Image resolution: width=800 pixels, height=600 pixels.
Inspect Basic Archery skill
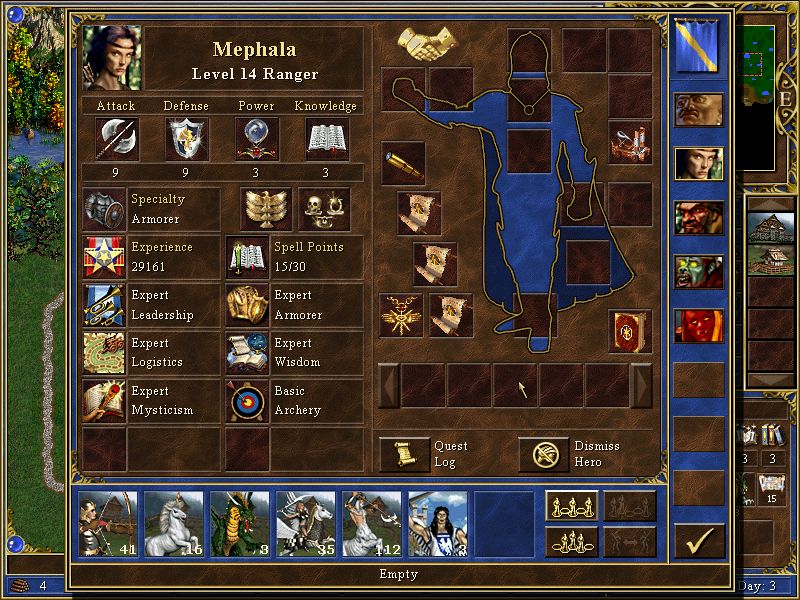click(248, 401)
